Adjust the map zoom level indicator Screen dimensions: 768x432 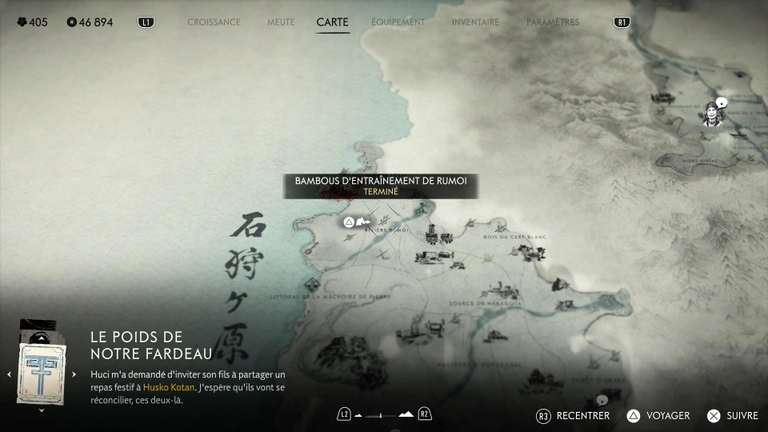384,414
